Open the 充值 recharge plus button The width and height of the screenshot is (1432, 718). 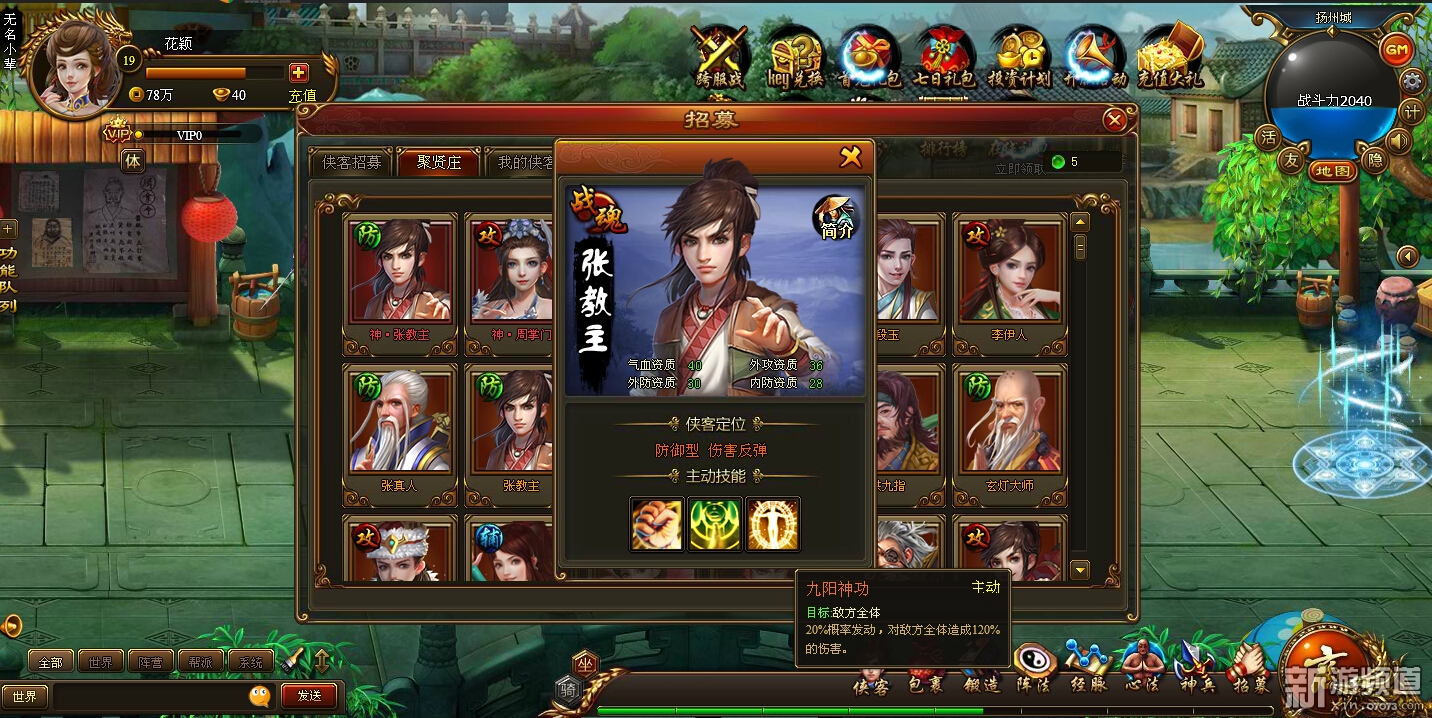[298, 73]
